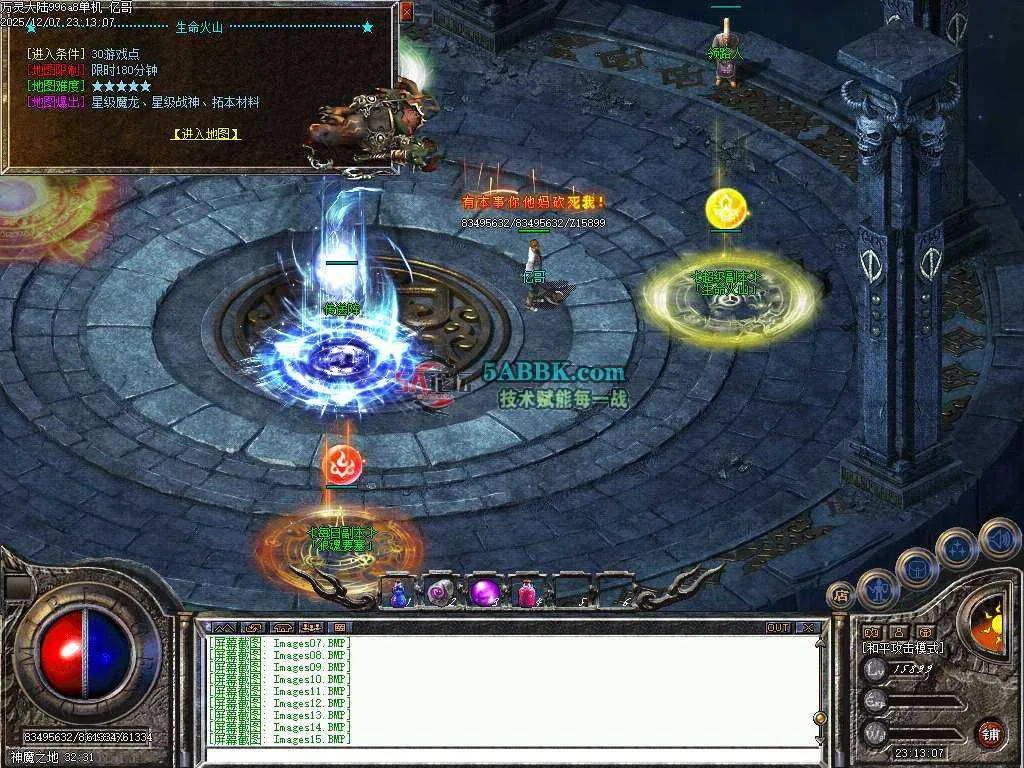Image resolution: width=1024 pixels, height=768 pixels.
Task: Use the scroll item in hotbar slot 2
Action: (441, 593)
